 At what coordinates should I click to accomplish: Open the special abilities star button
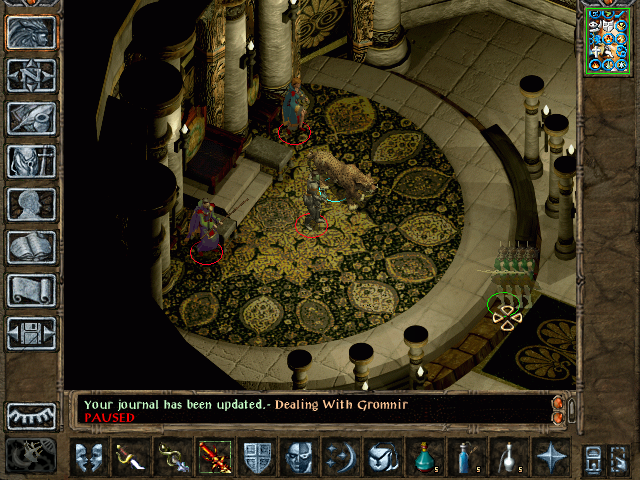pos(550,457)
